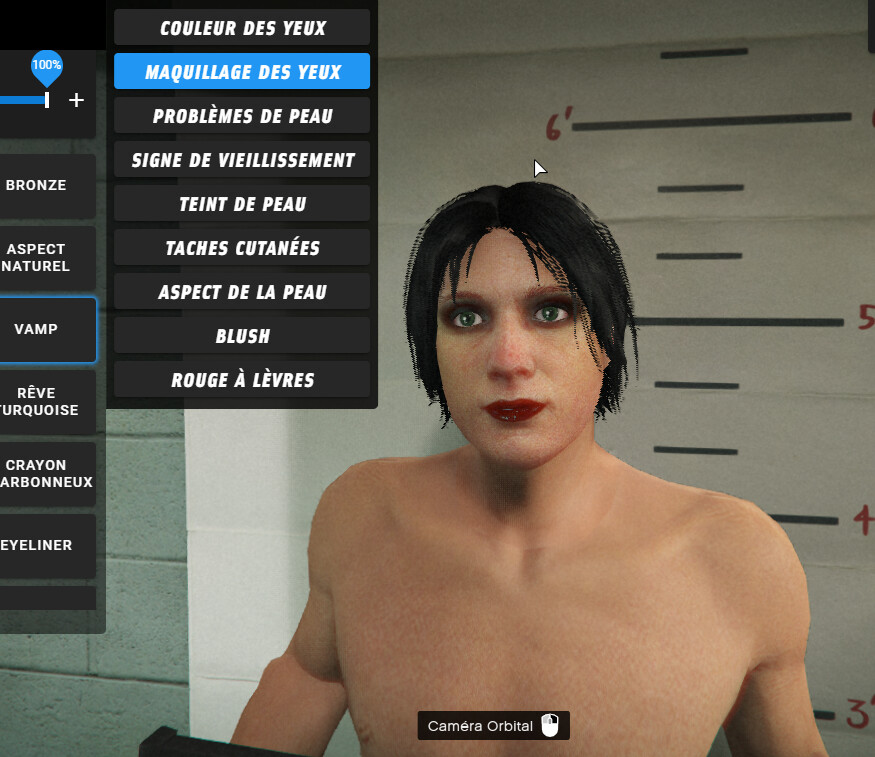Choose Signe de Vieillissement category
The width and height of the screenshot is (875, 757).
click(x=242, y=160)
